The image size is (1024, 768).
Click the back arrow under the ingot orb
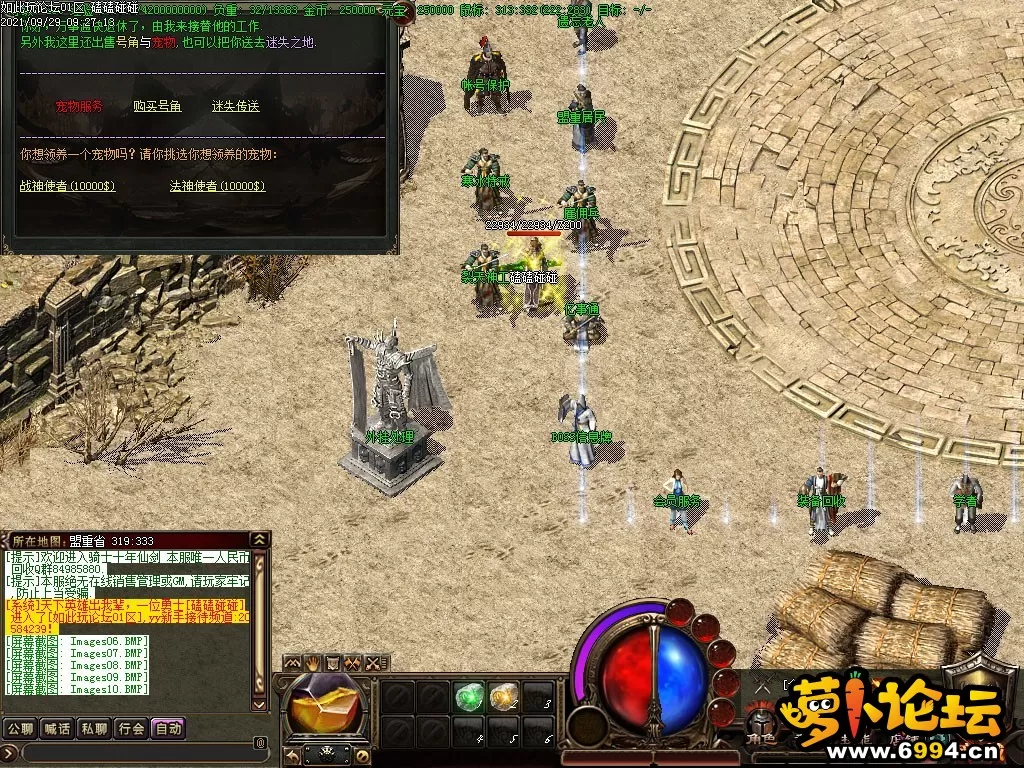[x=292, y=755]
